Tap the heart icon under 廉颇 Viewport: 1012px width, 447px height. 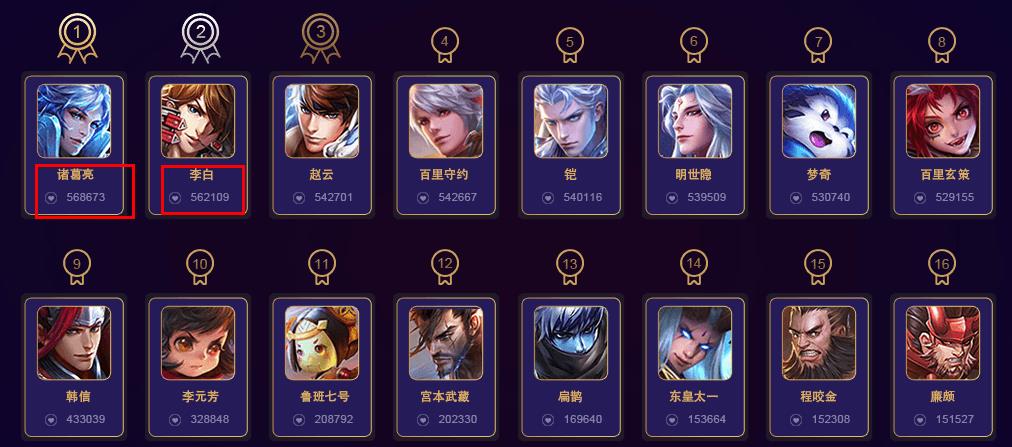click(920, 420)
